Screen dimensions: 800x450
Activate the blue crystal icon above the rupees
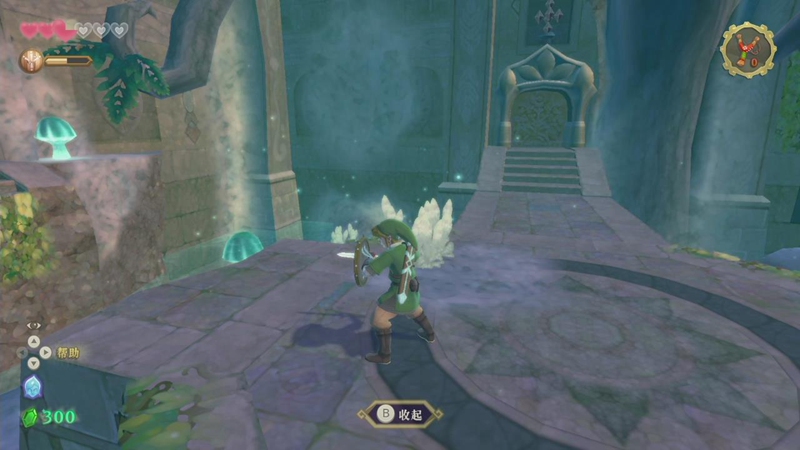pos(32,388)
